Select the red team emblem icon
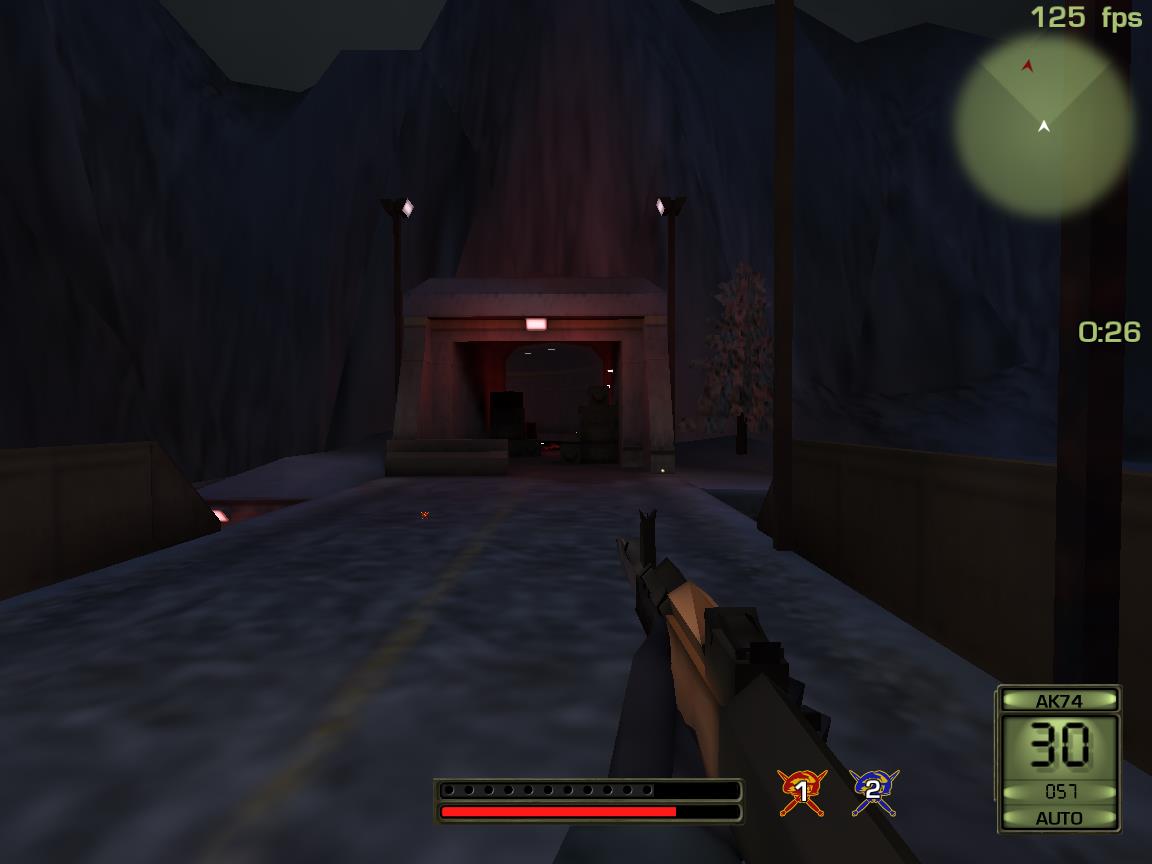Image resolution: width=1152 pixels, height=864 pixels. [800, 791]
